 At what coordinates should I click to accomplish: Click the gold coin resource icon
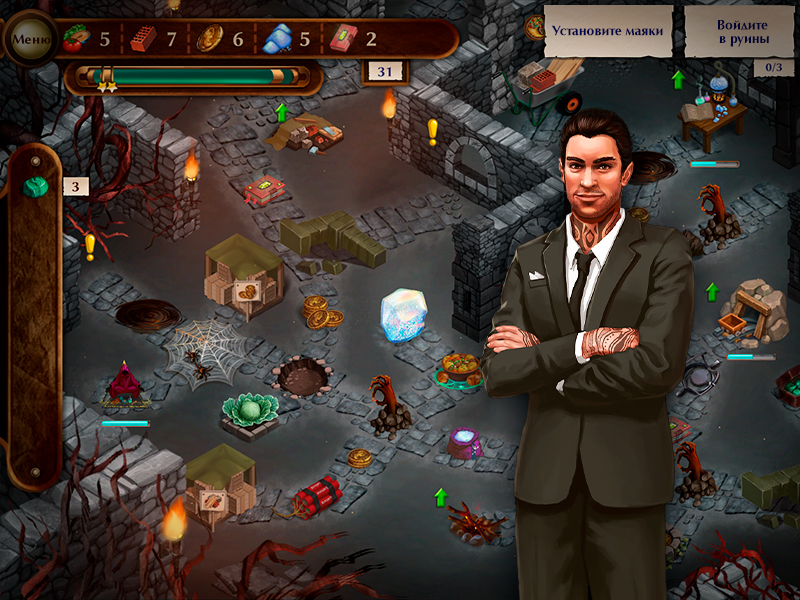click(209, 39)
